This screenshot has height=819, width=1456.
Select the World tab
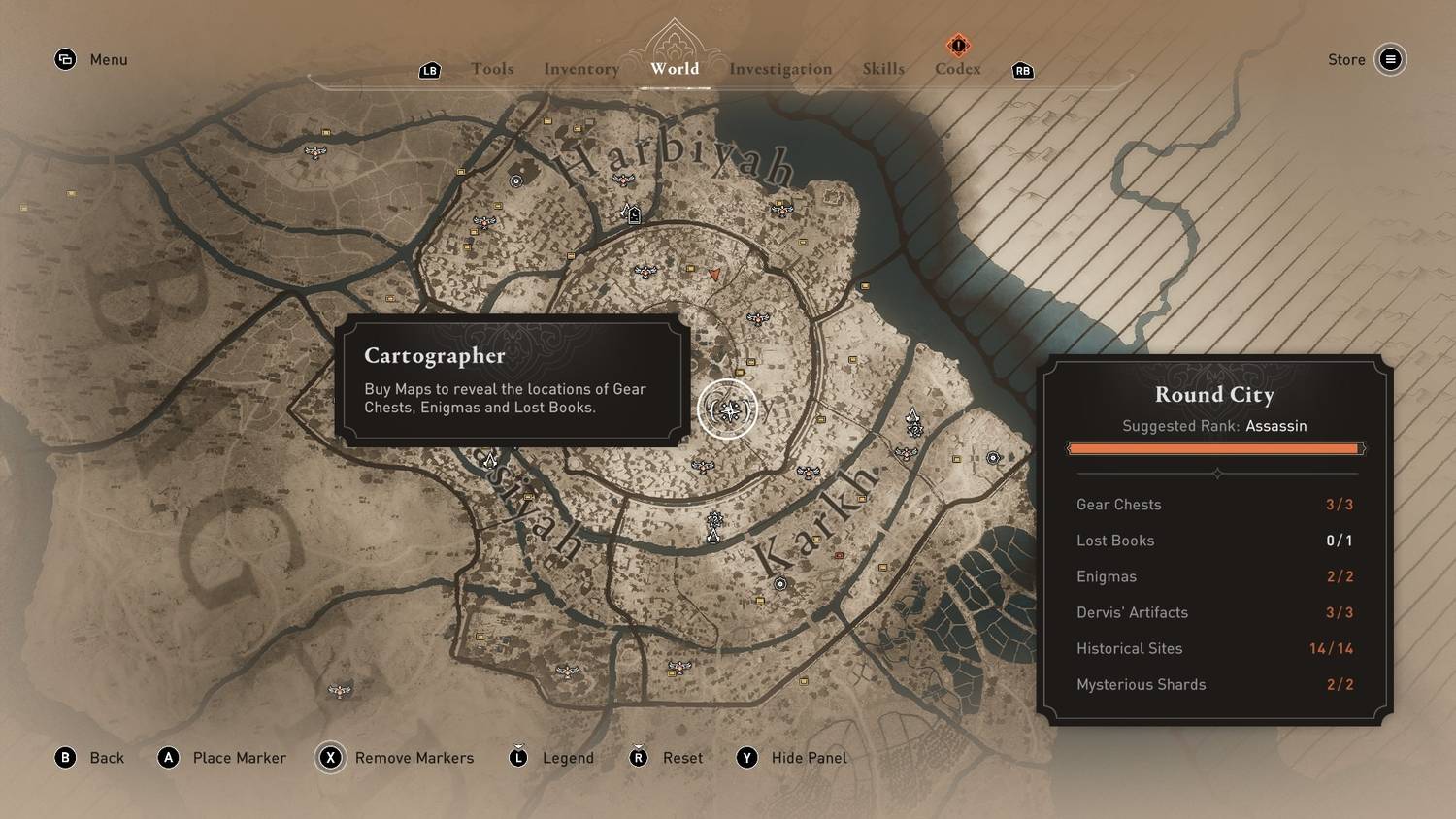click(x=675, y=69)
